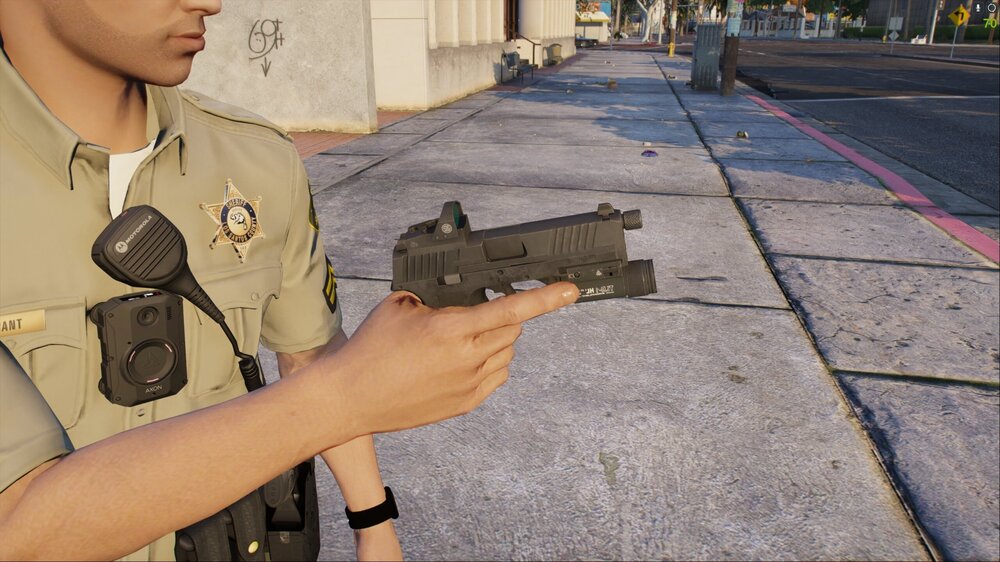Screen dimensions: 1000x562
Task: Click the microphone overlay icon
Action: coord(978,8)
